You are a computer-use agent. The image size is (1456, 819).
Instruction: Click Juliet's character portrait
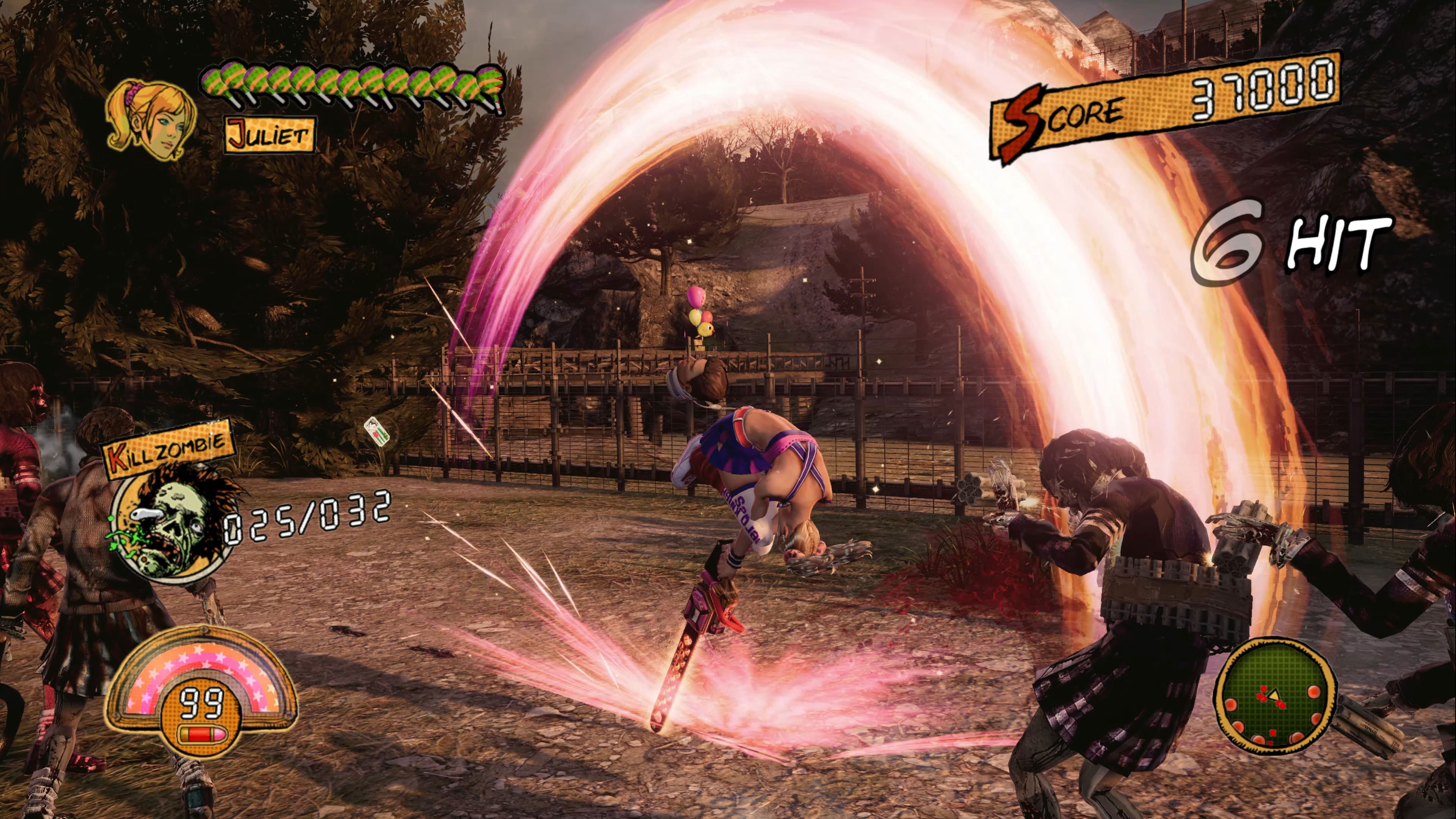(x=152, y=120)
